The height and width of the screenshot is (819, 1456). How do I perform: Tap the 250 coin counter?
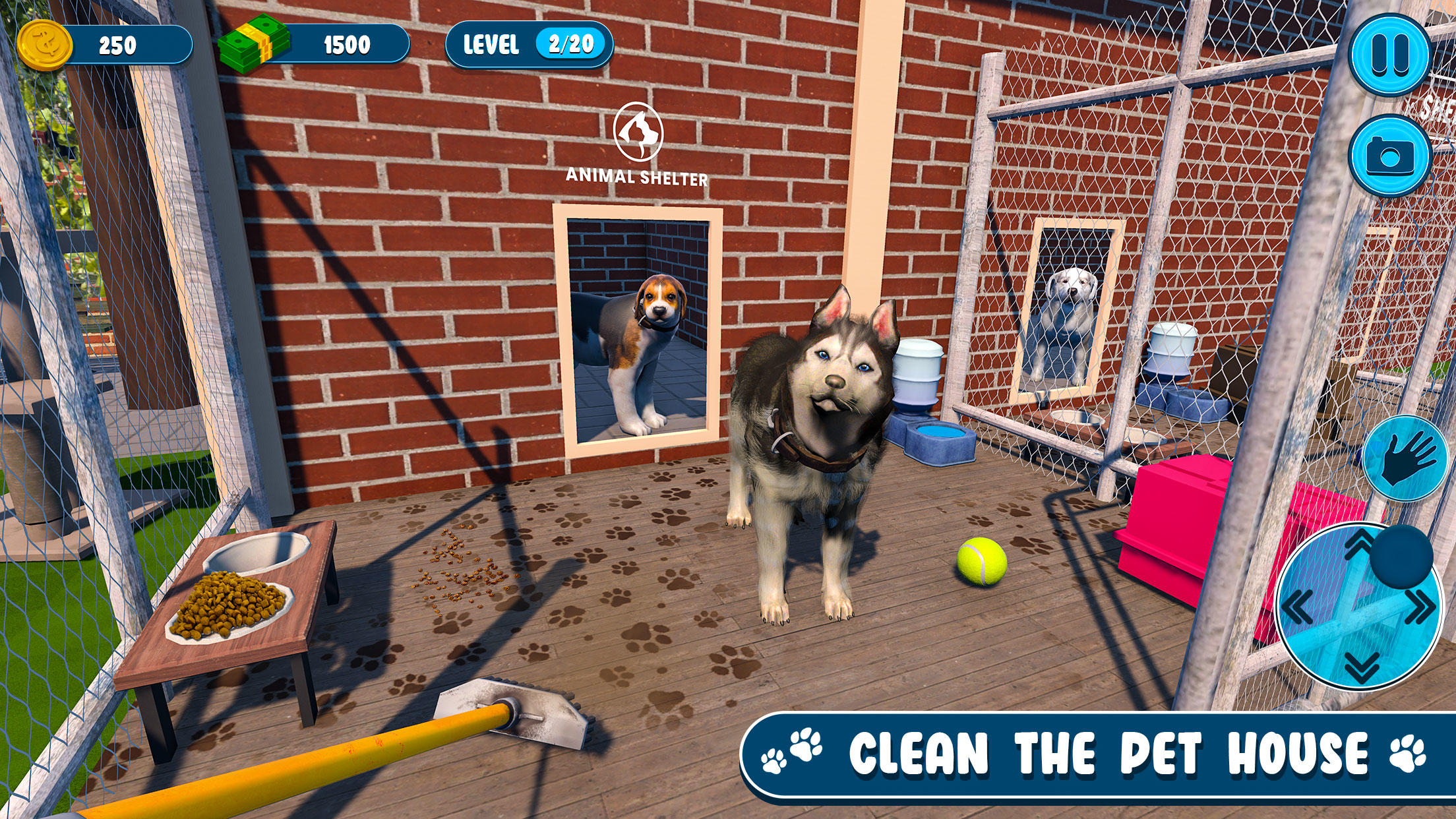[119, 45]
